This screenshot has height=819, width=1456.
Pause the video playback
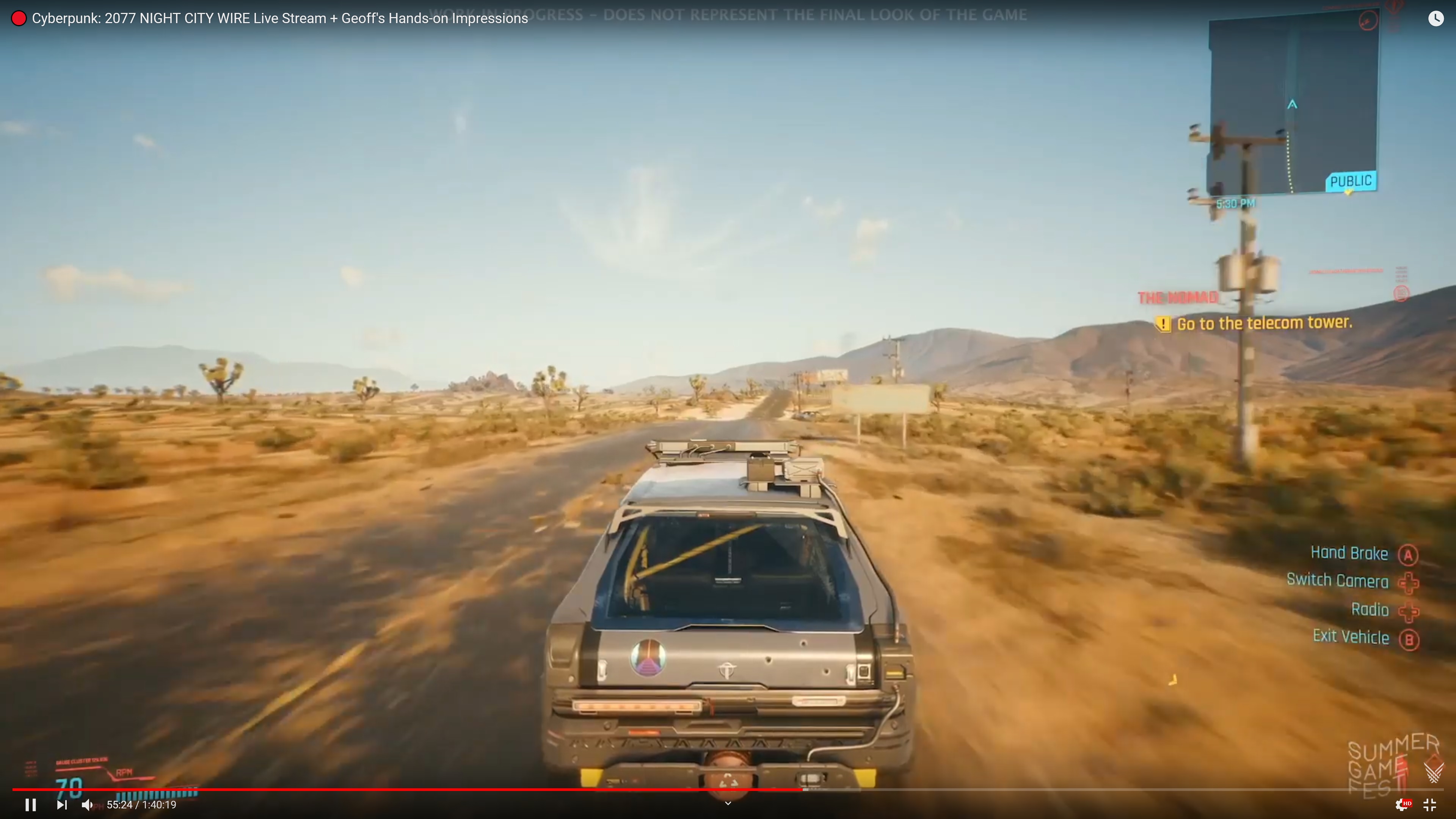coord(31,804)
